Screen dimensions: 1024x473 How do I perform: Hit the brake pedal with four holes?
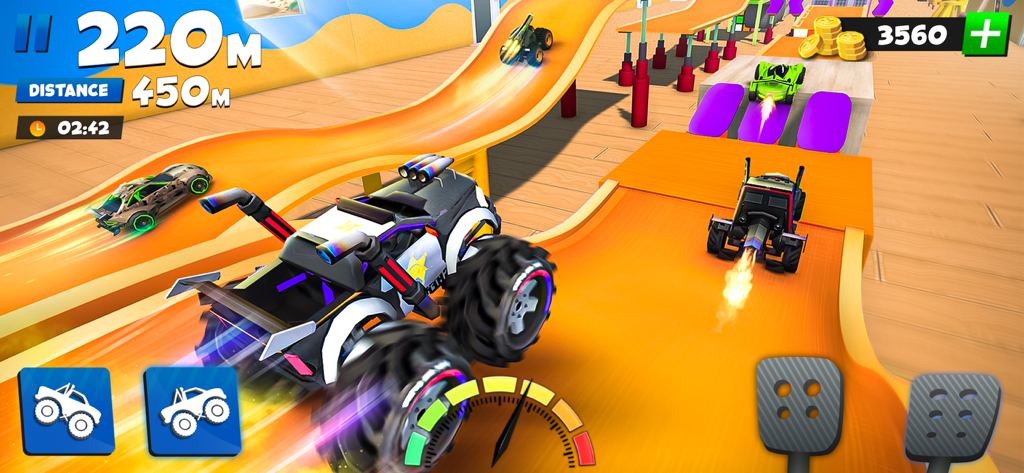coord(799,405)
